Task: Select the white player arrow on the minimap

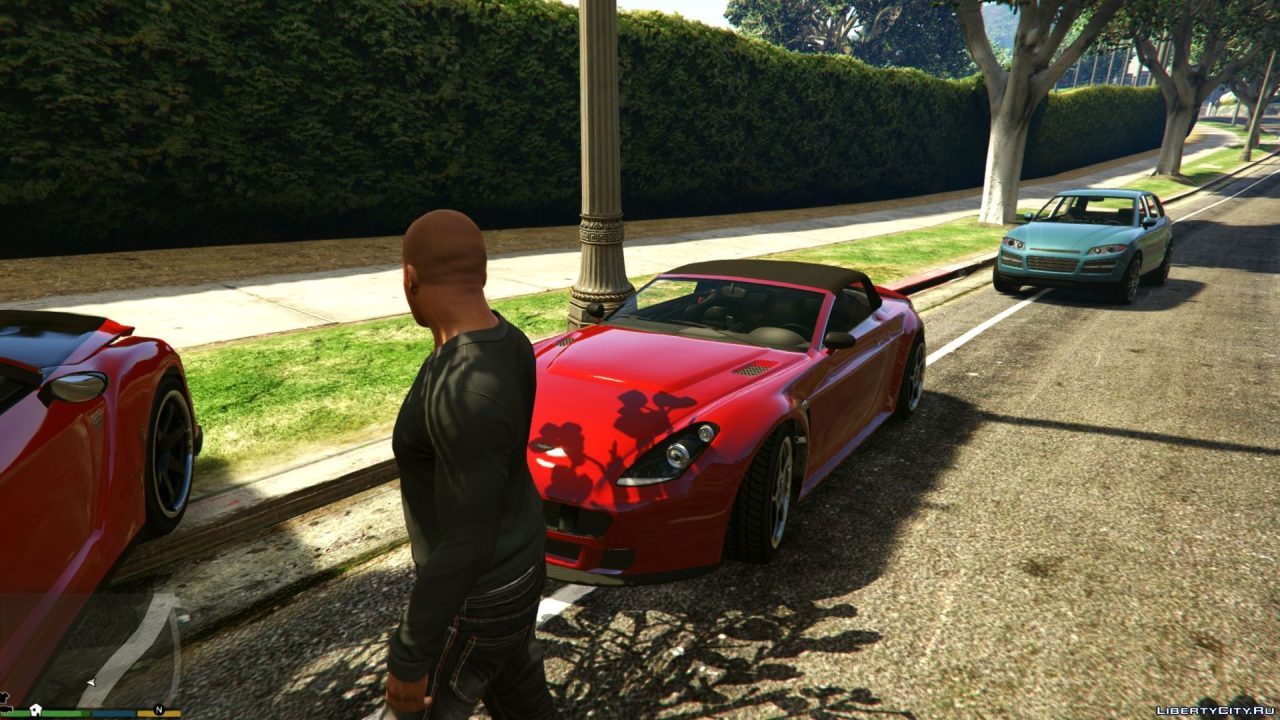Action: pos(90,681)
